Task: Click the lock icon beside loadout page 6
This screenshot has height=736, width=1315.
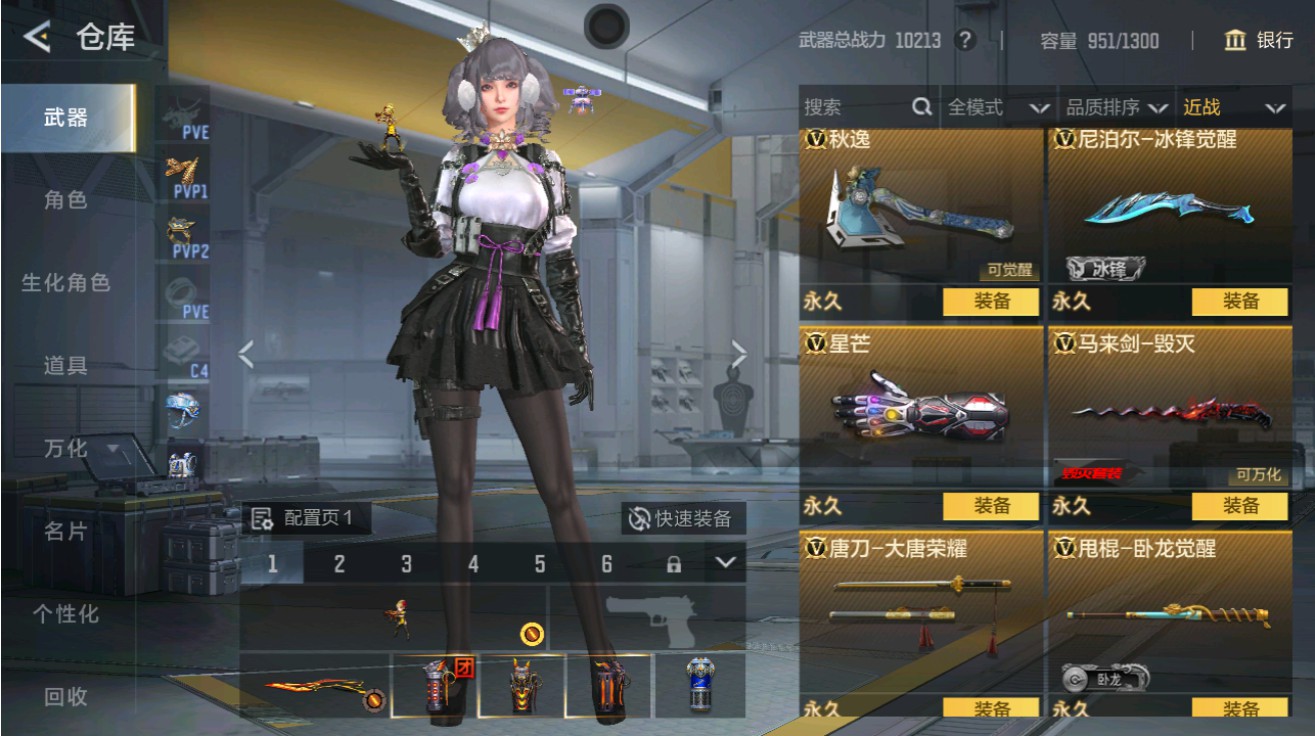Action: coord(673,563)
